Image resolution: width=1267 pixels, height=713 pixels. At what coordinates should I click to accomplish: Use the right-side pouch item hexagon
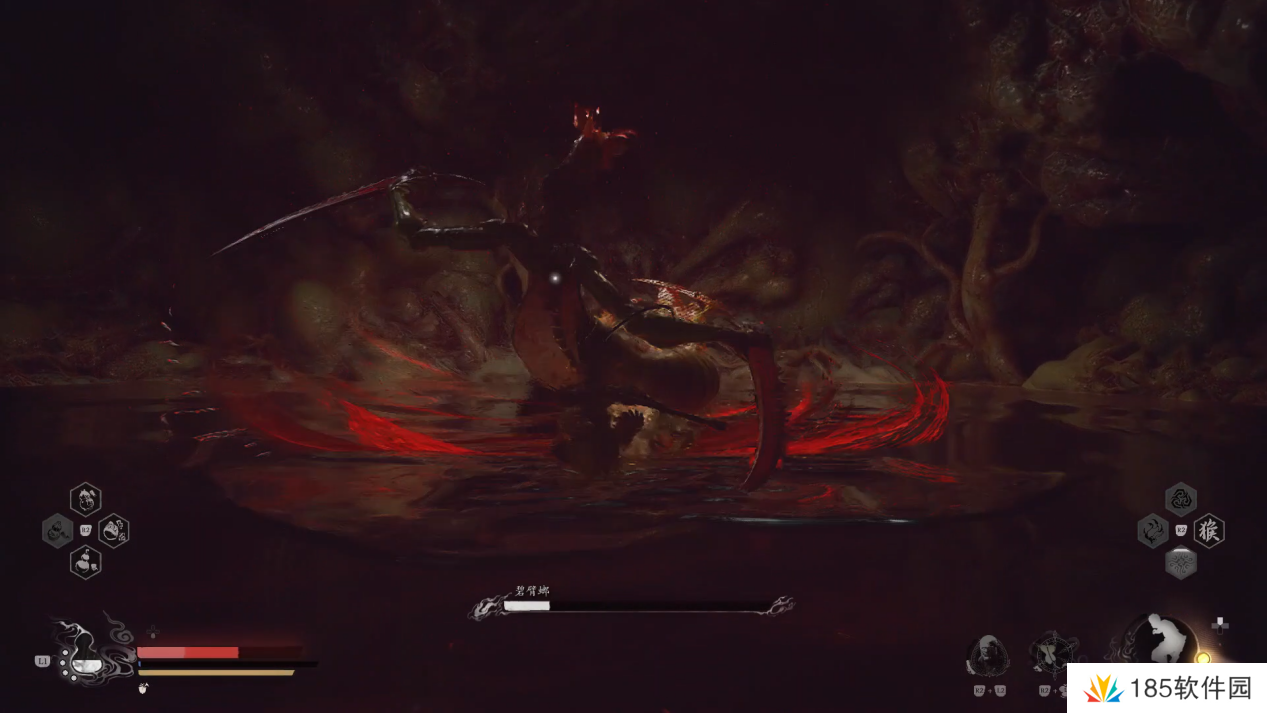click(x=114, y=530)
